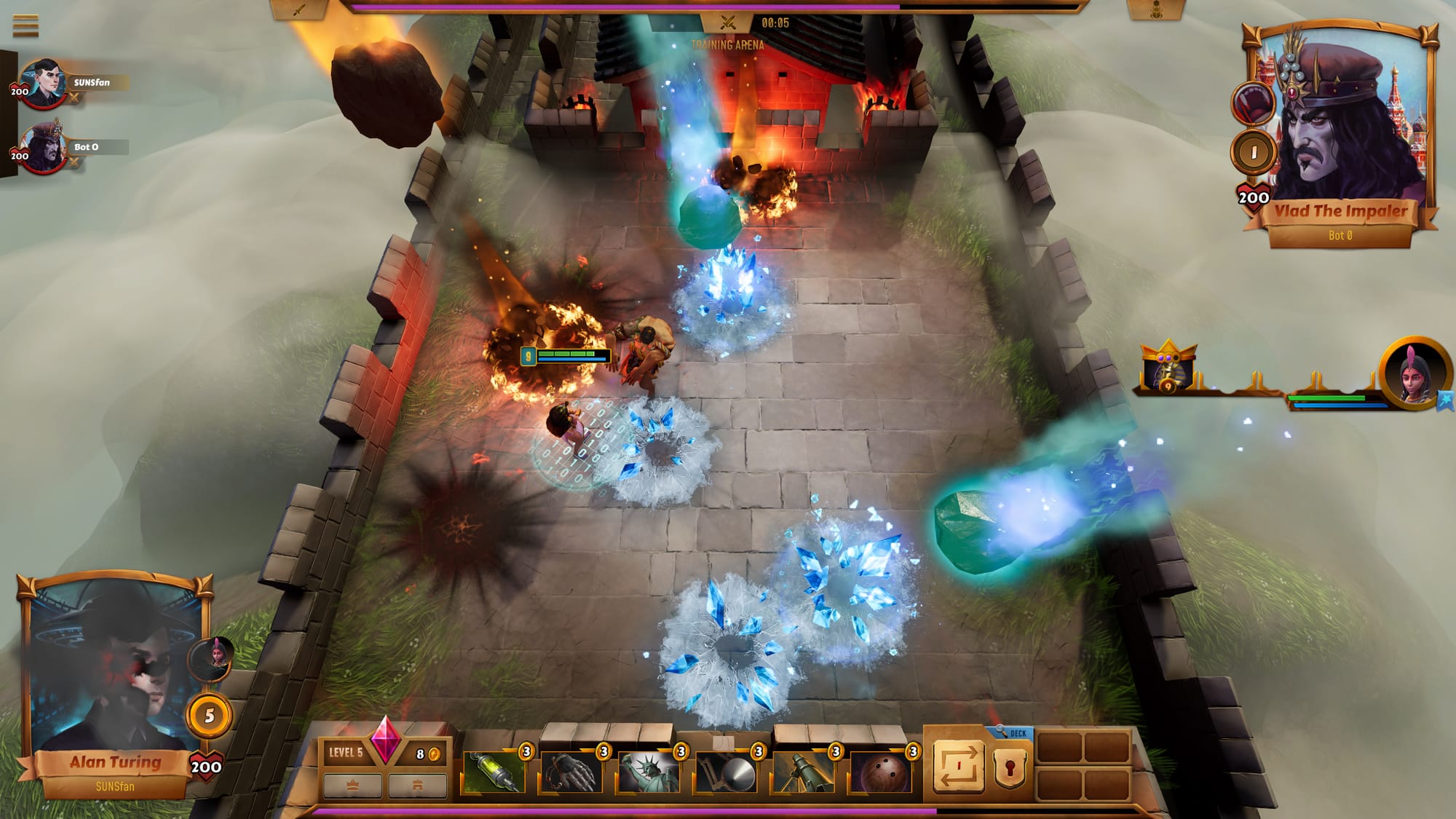Buy the telescope item card

(803, 772)
